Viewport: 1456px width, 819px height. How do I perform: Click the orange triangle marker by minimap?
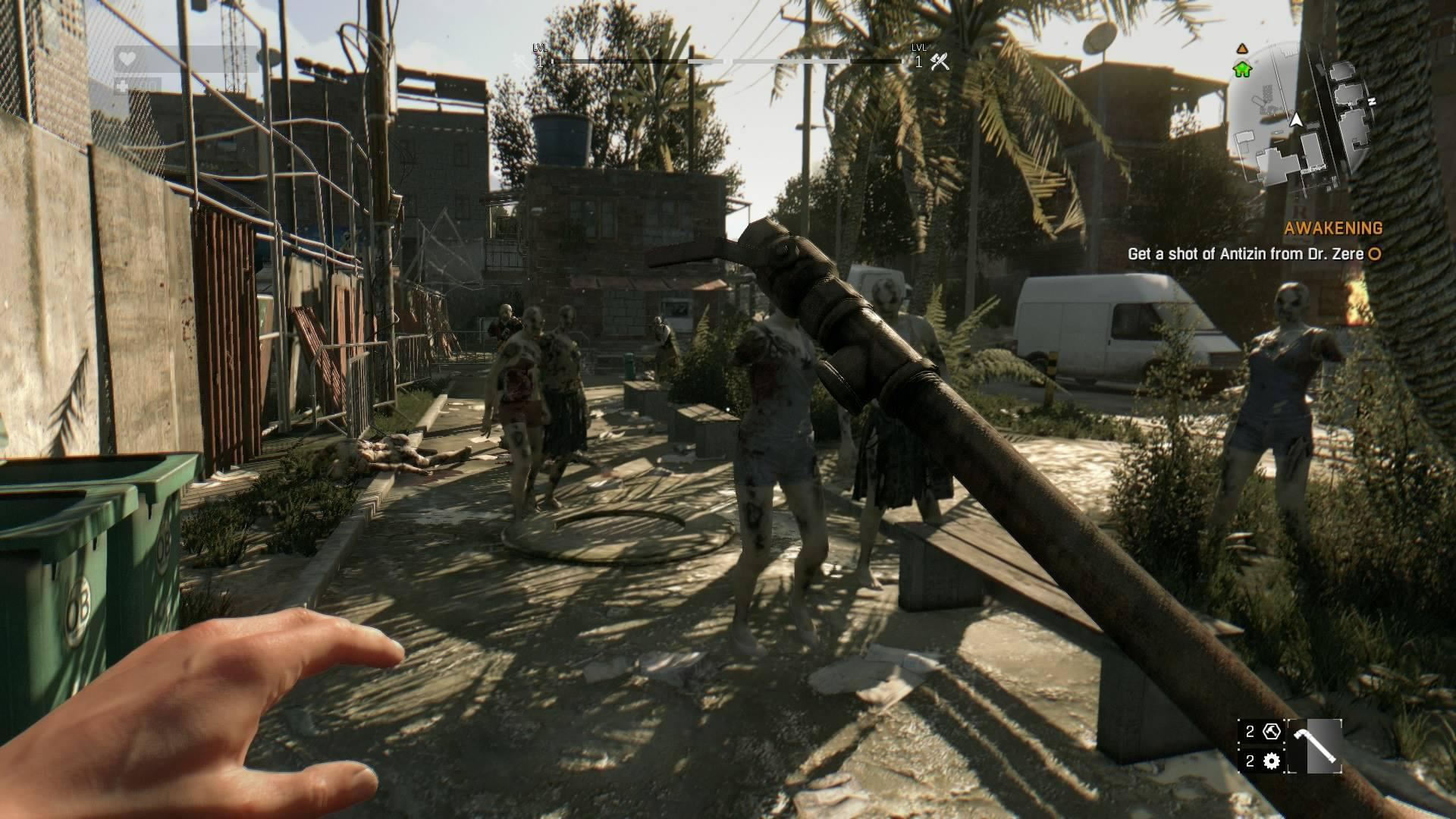click(x=1241, y=49)
